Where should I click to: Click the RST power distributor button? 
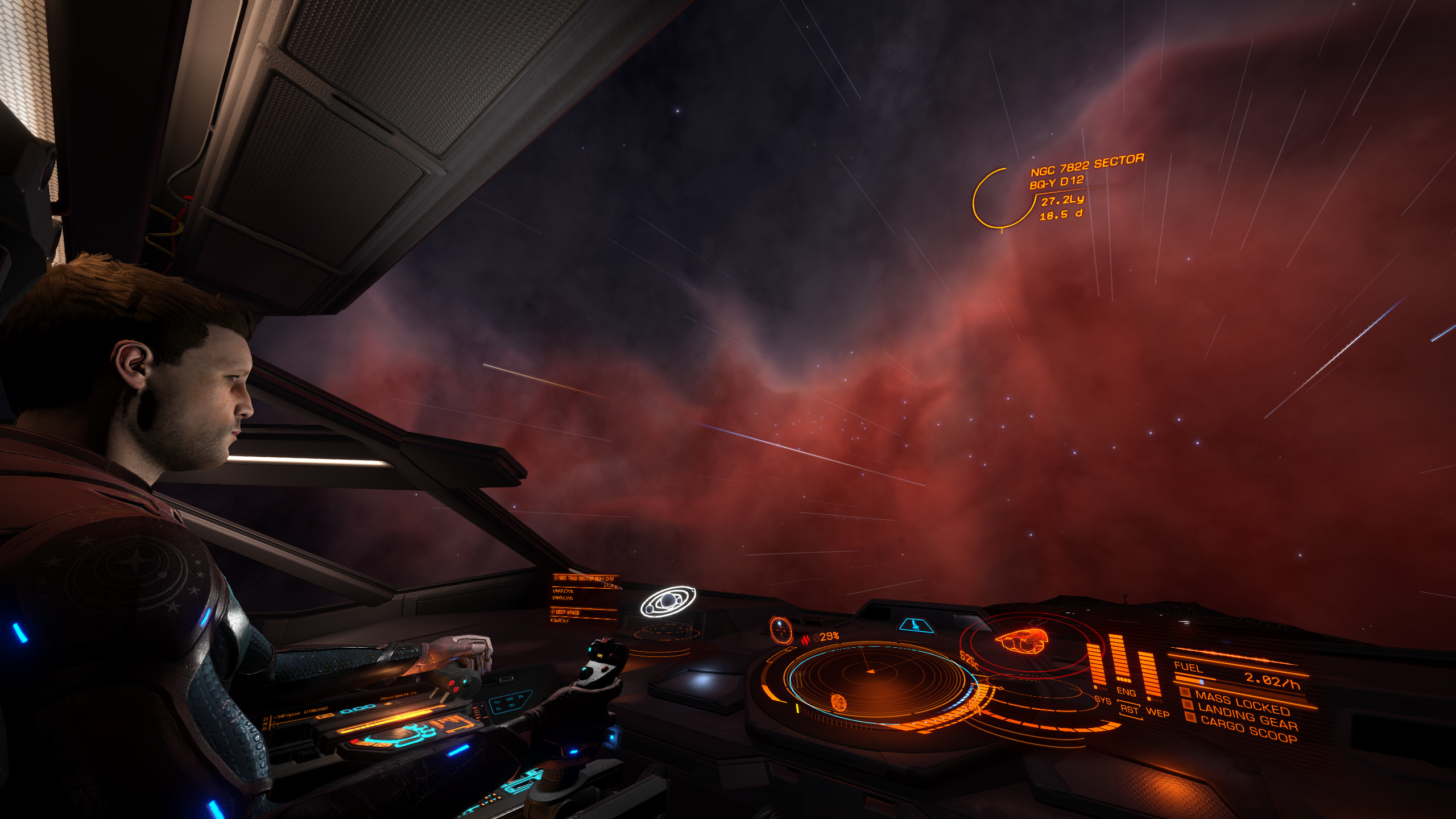click(x=1130, y=710)
